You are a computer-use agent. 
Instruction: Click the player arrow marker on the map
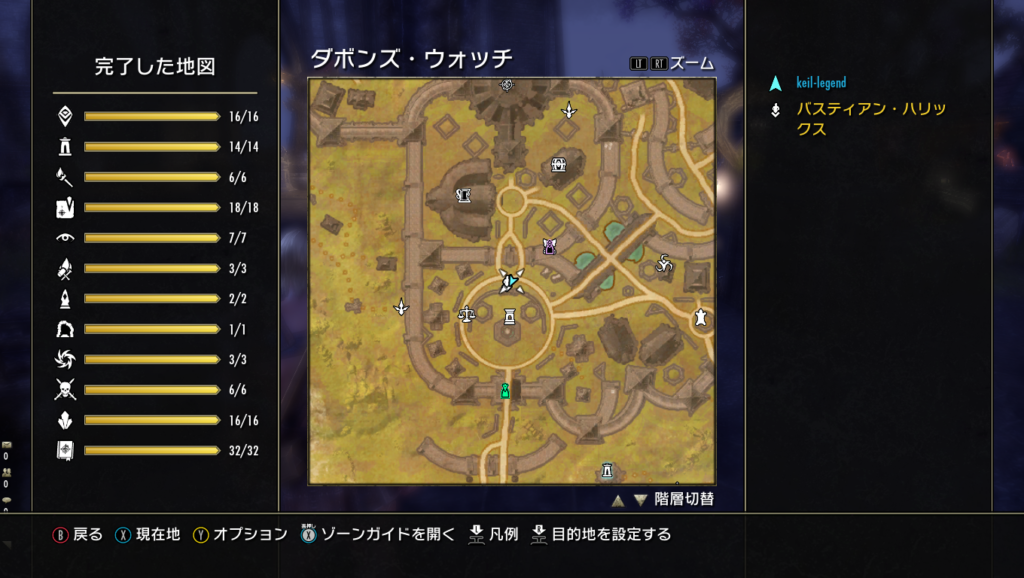(509, 283)
